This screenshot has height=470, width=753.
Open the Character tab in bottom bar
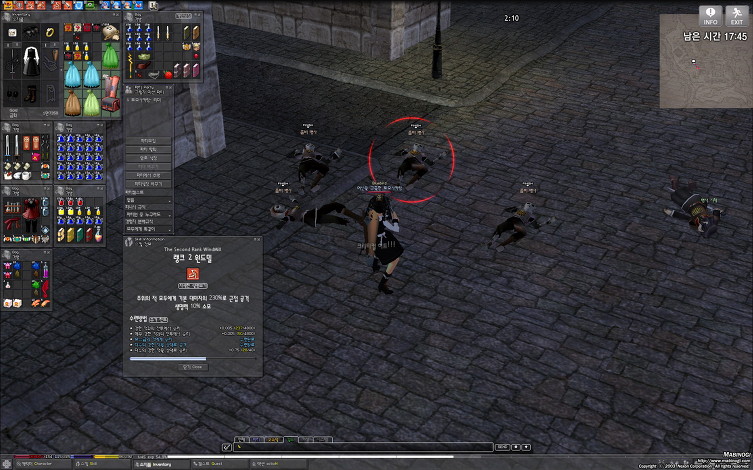[38, 464]
